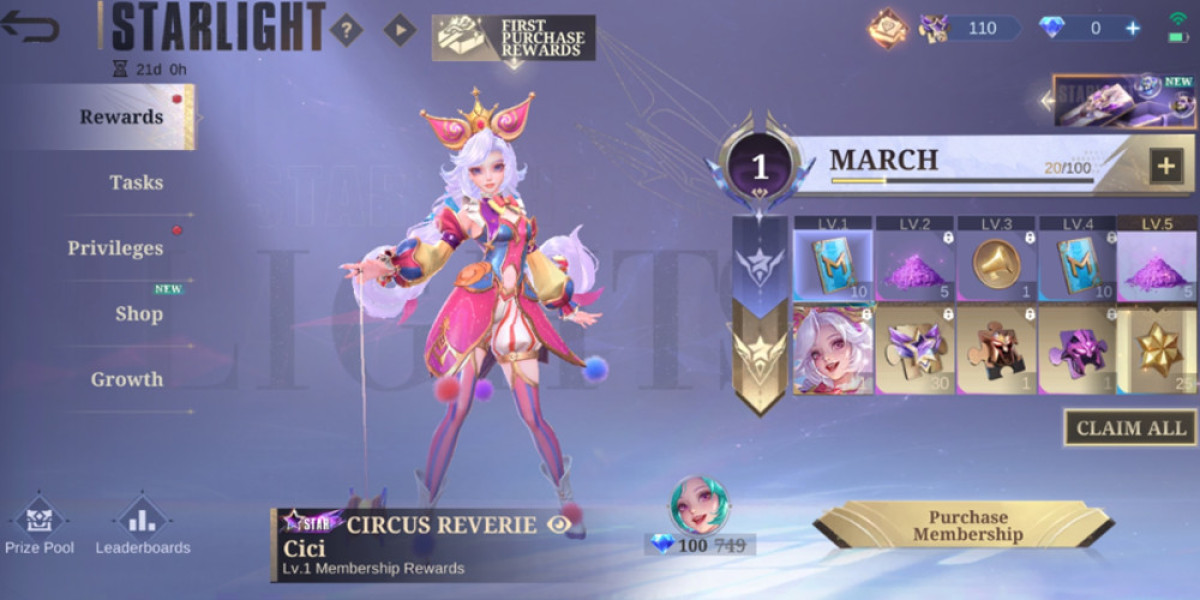Open the question mark help button
This screenshot has height=600, width=1200.
(x=346, y=30)
